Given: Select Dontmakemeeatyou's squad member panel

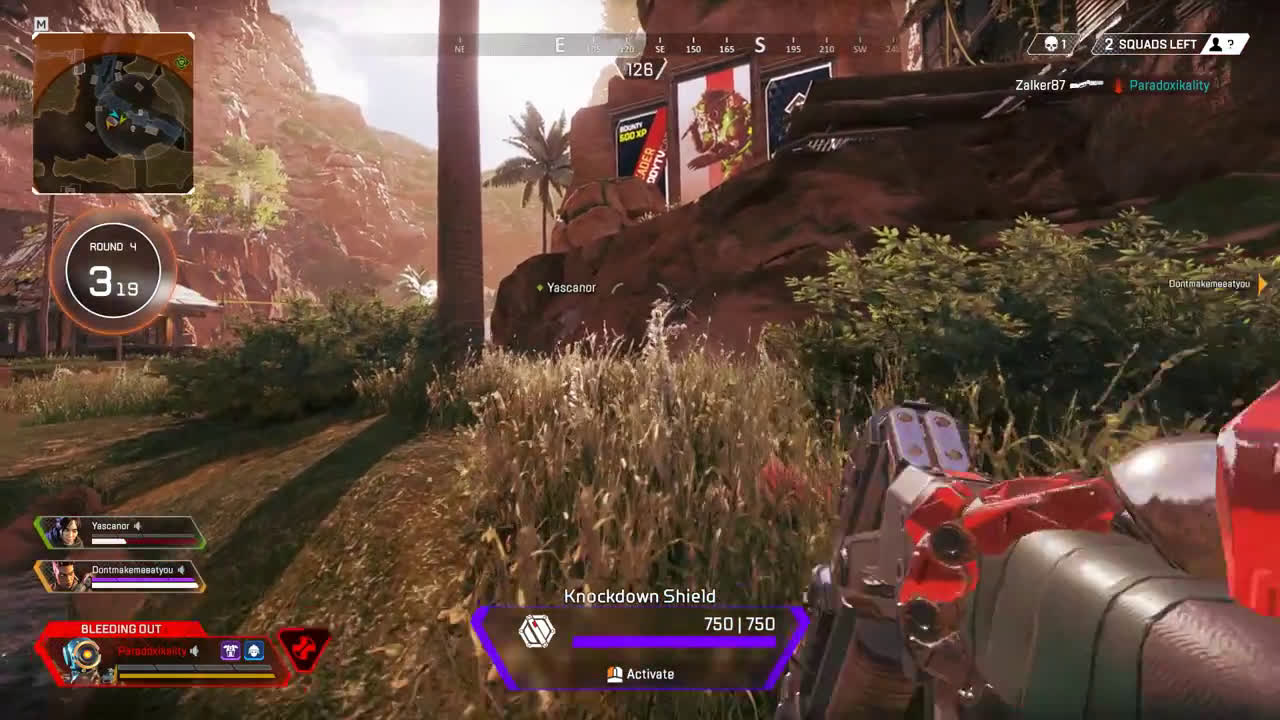Looking at the screenshot, I should [120, 576].
